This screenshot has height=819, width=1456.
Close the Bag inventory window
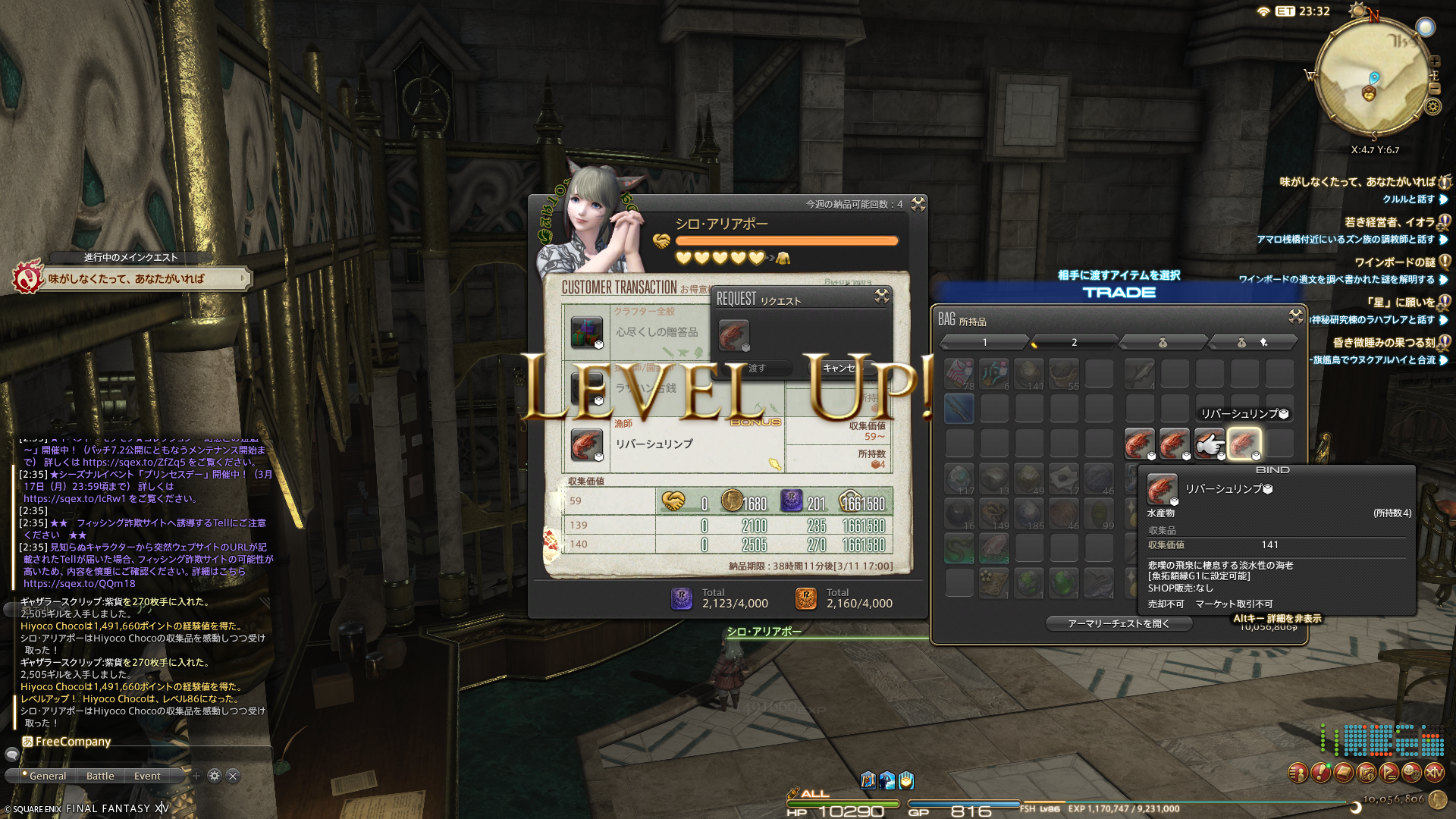(1295, 315)
